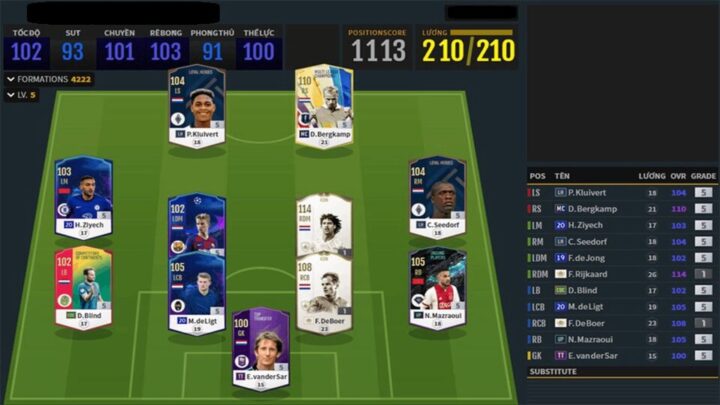Click the E.vanderSar row in squad list
720x405 pixels.
pyautogui.click(x=618, y=355)
